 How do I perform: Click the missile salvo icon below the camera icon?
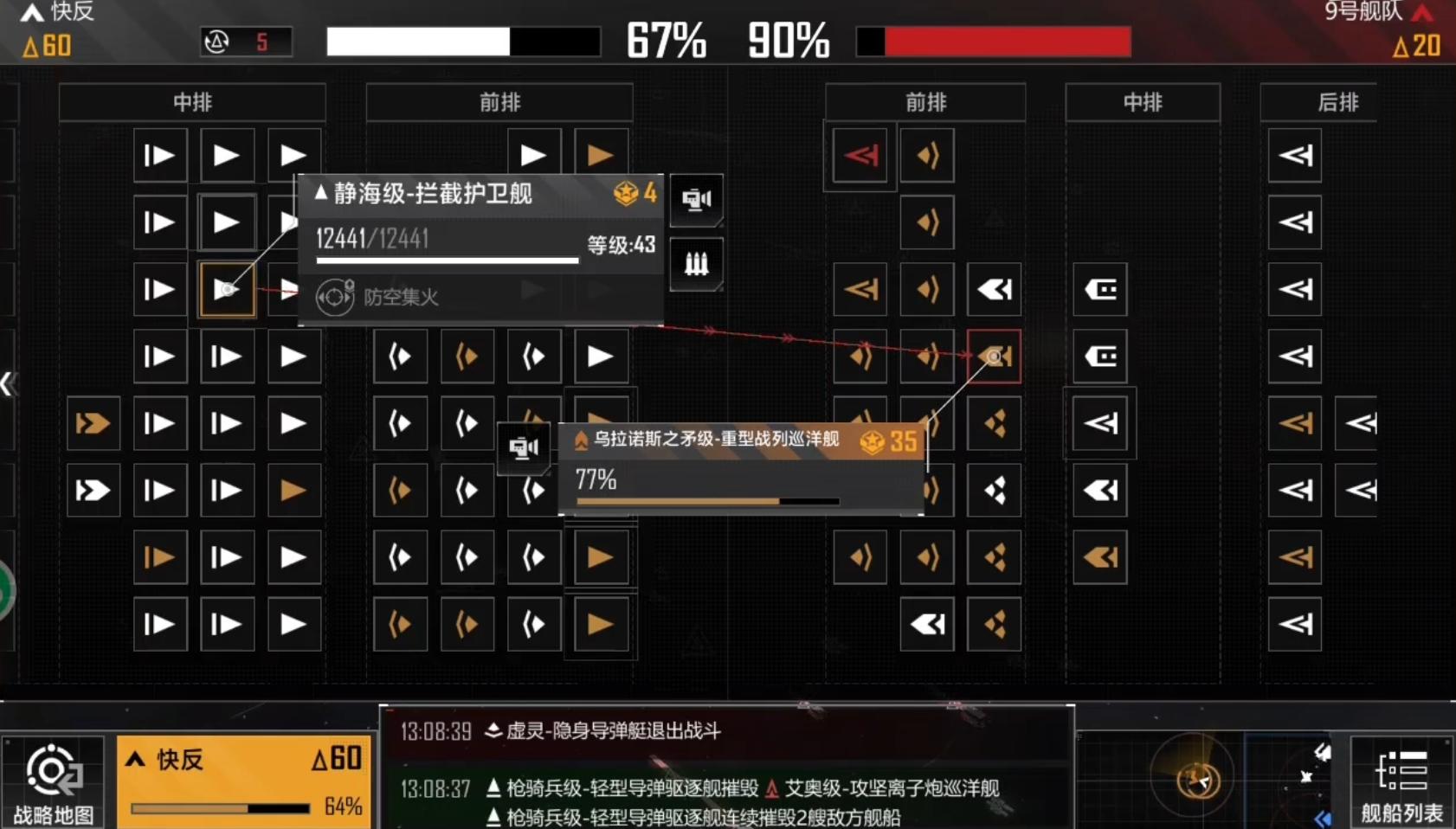697,264
